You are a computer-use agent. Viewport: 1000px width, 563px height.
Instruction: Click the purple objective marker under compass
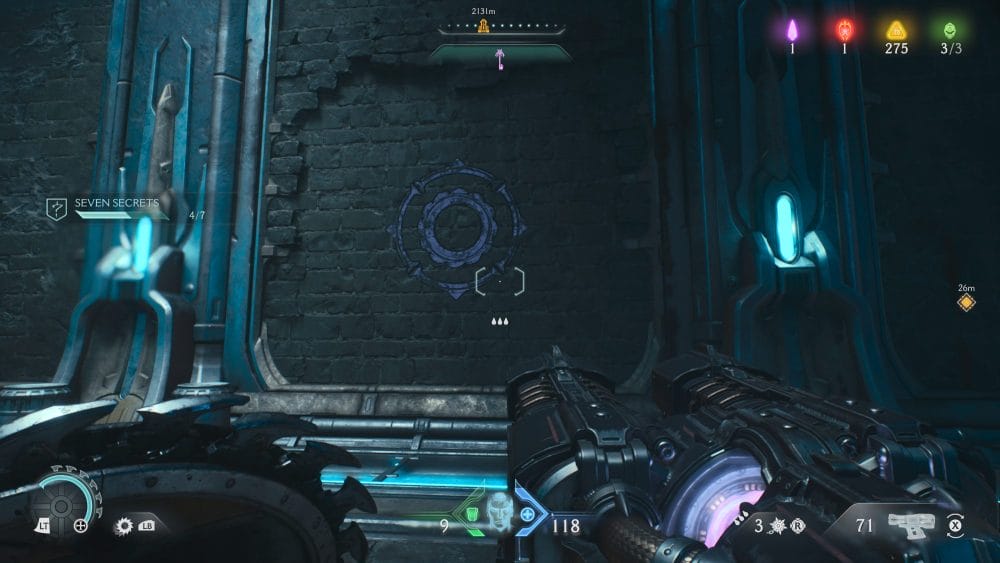[x=499, y=62]
